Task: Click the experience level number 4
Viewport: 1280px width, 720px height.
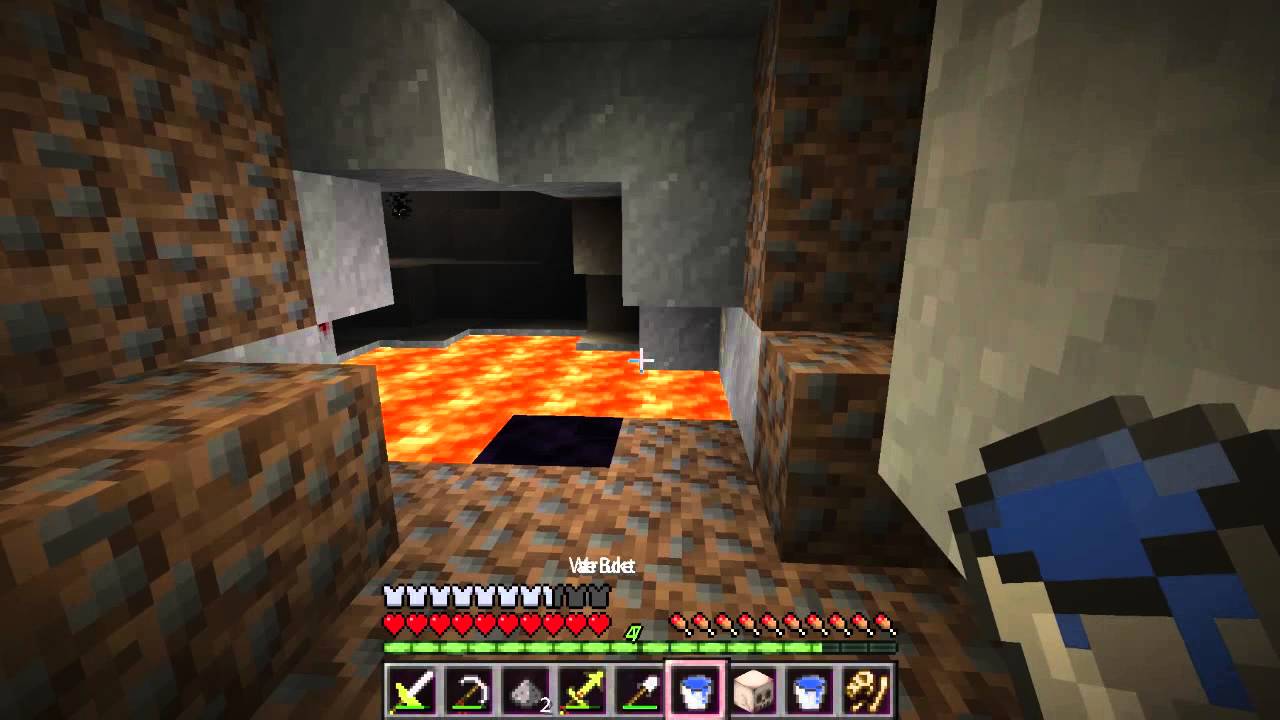Action: click(632, 630)
